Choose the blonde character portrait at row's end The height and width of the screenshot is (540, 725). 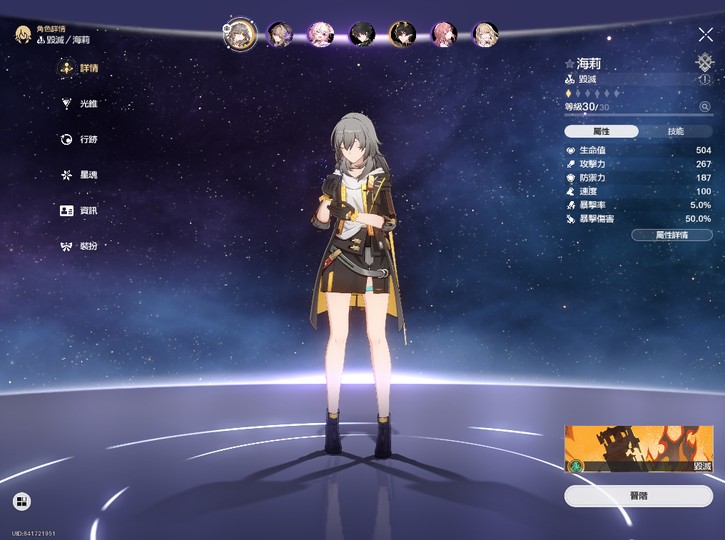pos(485,35)
